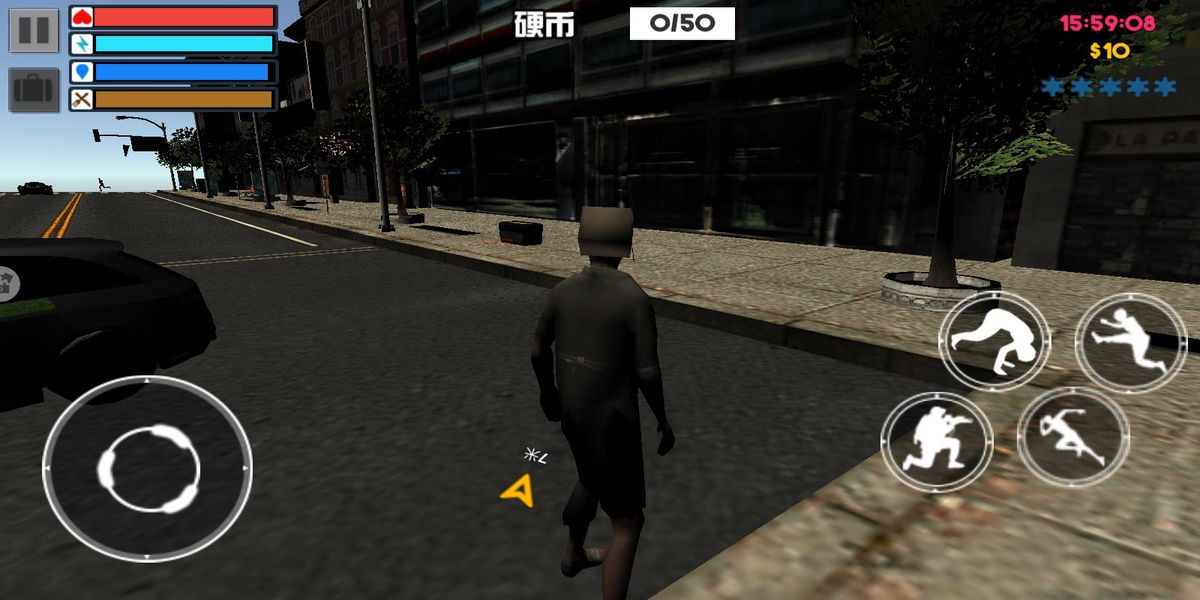The width and height of the screenshot is (1200, 600).
Task: Open the briefcase inventory
Action: (x=33, y=90)
